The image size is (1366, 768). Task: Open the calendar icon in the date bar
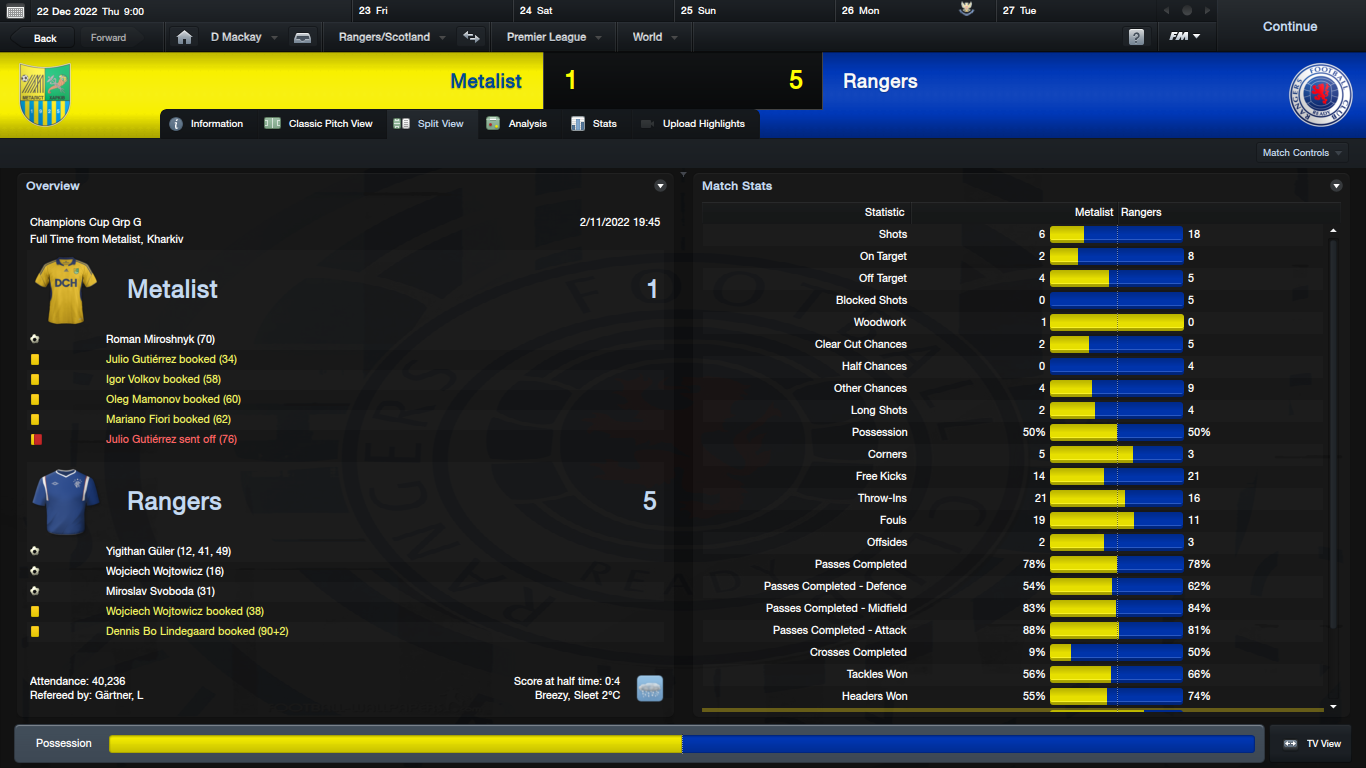point(15,11)
